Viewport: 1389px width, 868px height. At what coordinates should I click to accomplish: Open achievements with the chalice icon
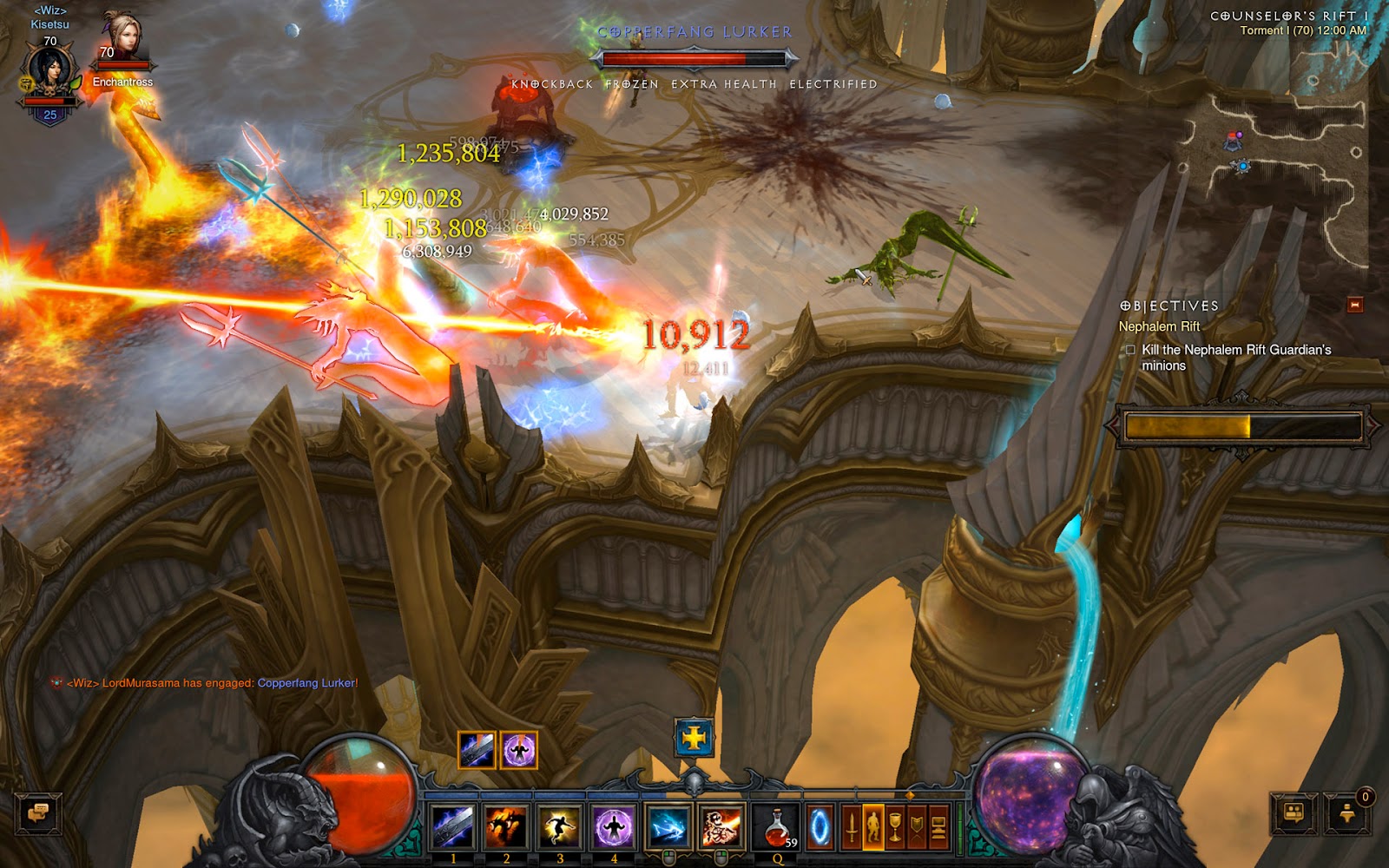coord(895,826)
